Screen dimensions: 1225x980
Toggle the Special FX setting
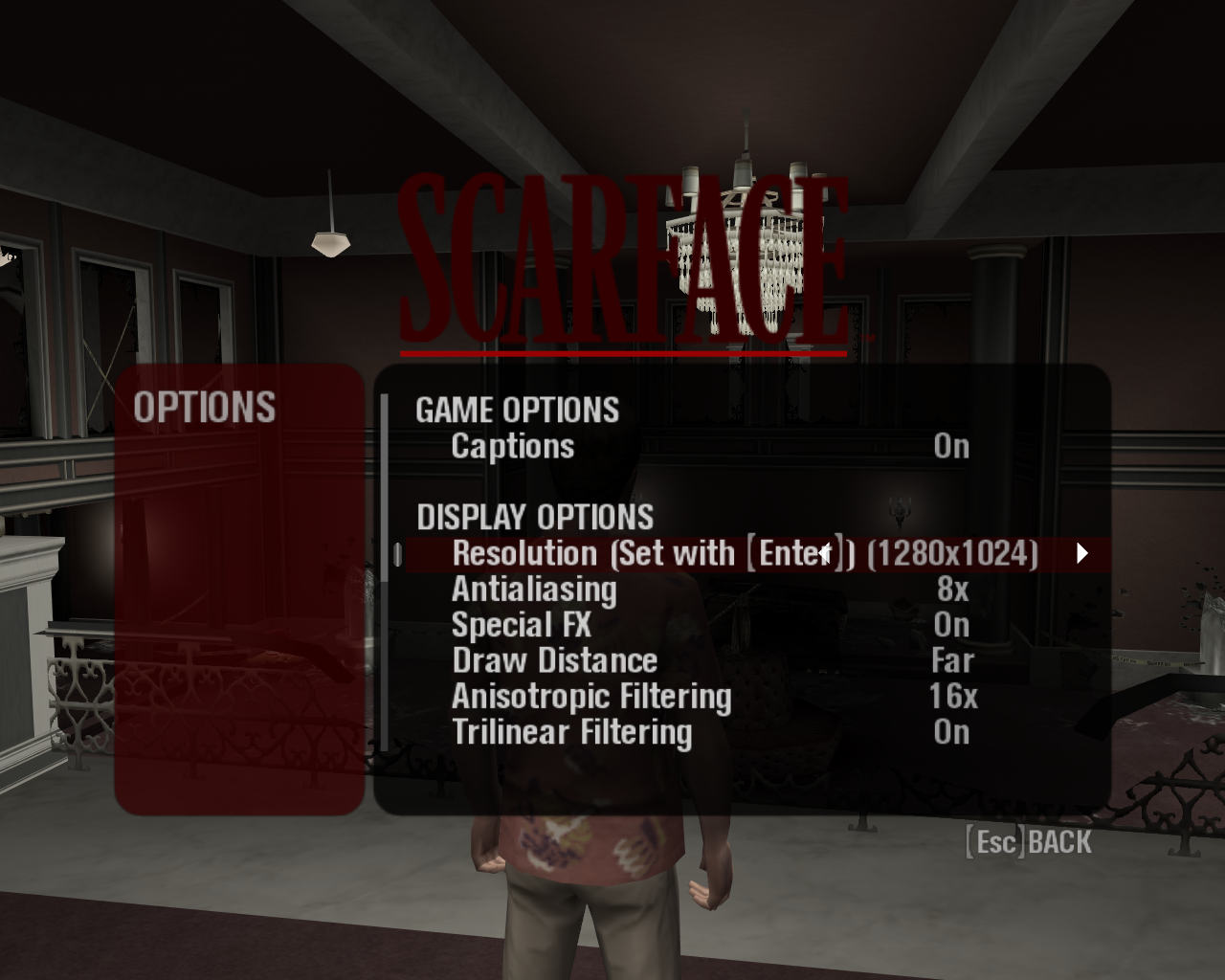pos(951,625)
